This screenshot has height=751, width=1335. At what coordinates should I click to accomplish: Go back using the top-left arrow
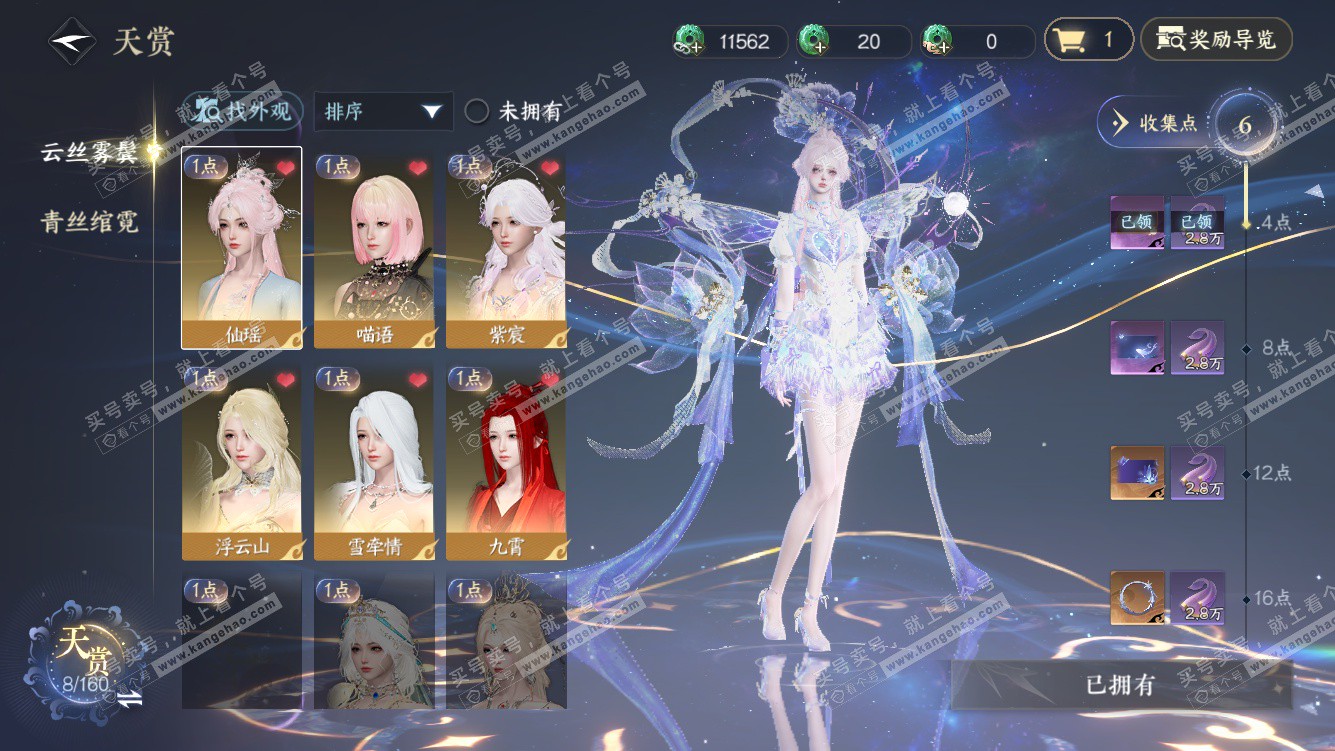pos(72,42)
